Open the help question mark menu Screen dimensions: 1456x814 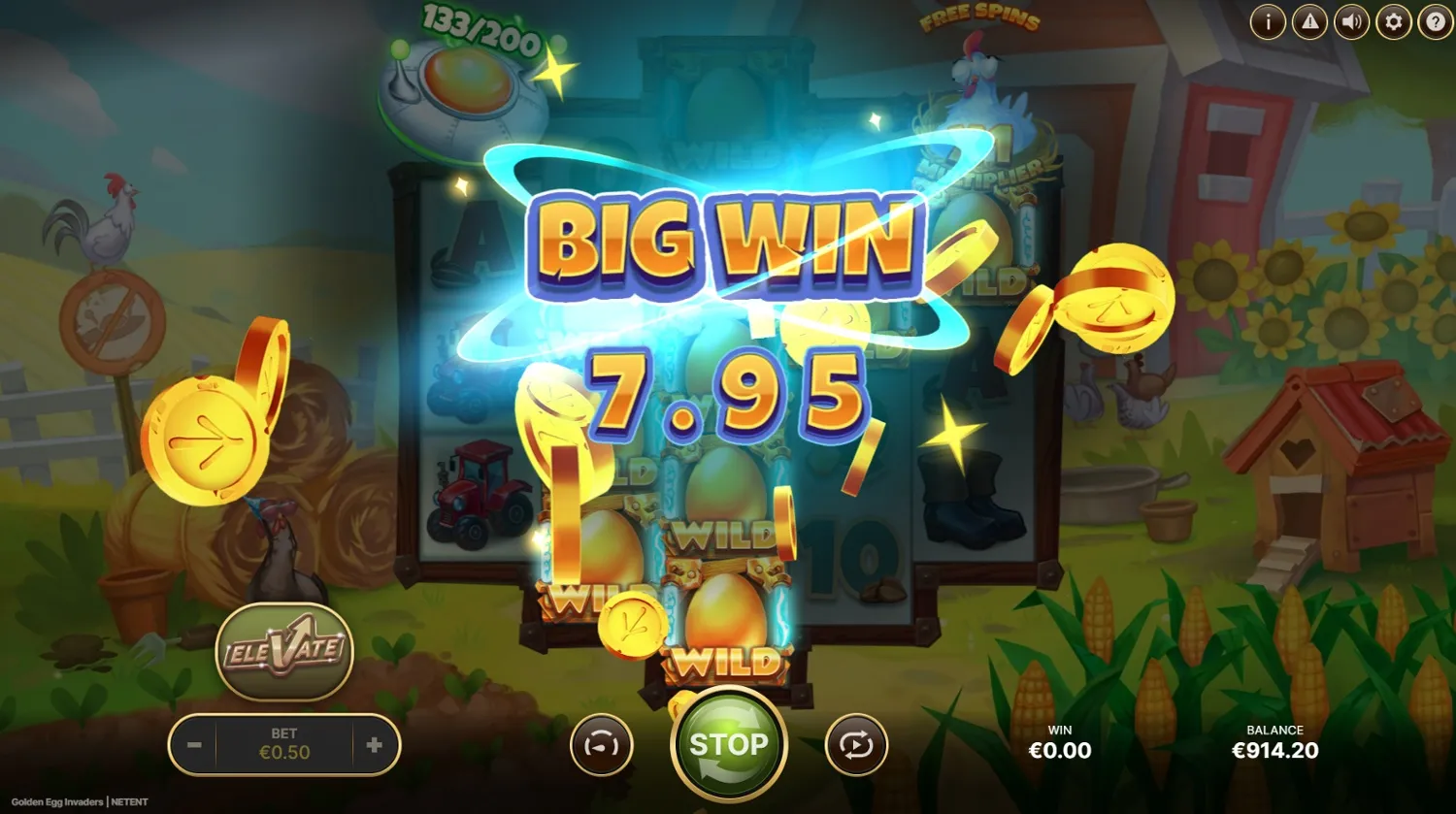tap(1436, 21)
